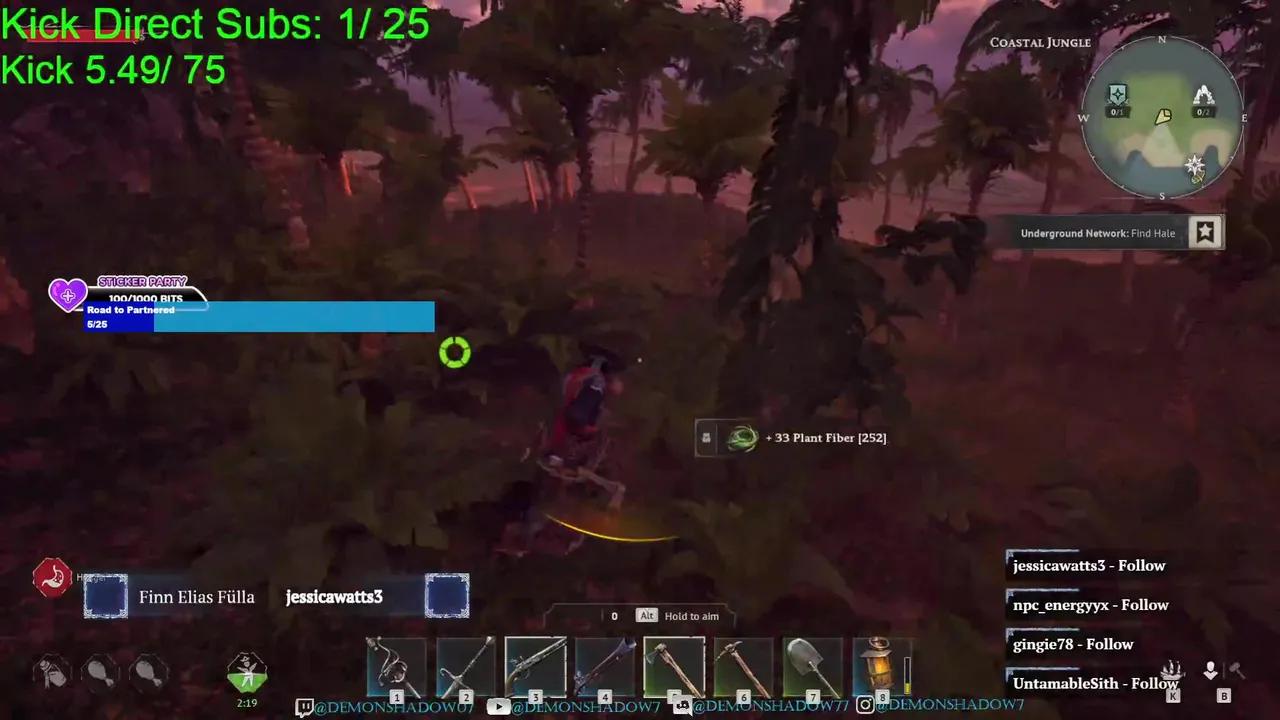Viewport: 1280px width, 720px height.
Task: Click jessicawatts3's nameplate tag
Action: tap(334, 596)
